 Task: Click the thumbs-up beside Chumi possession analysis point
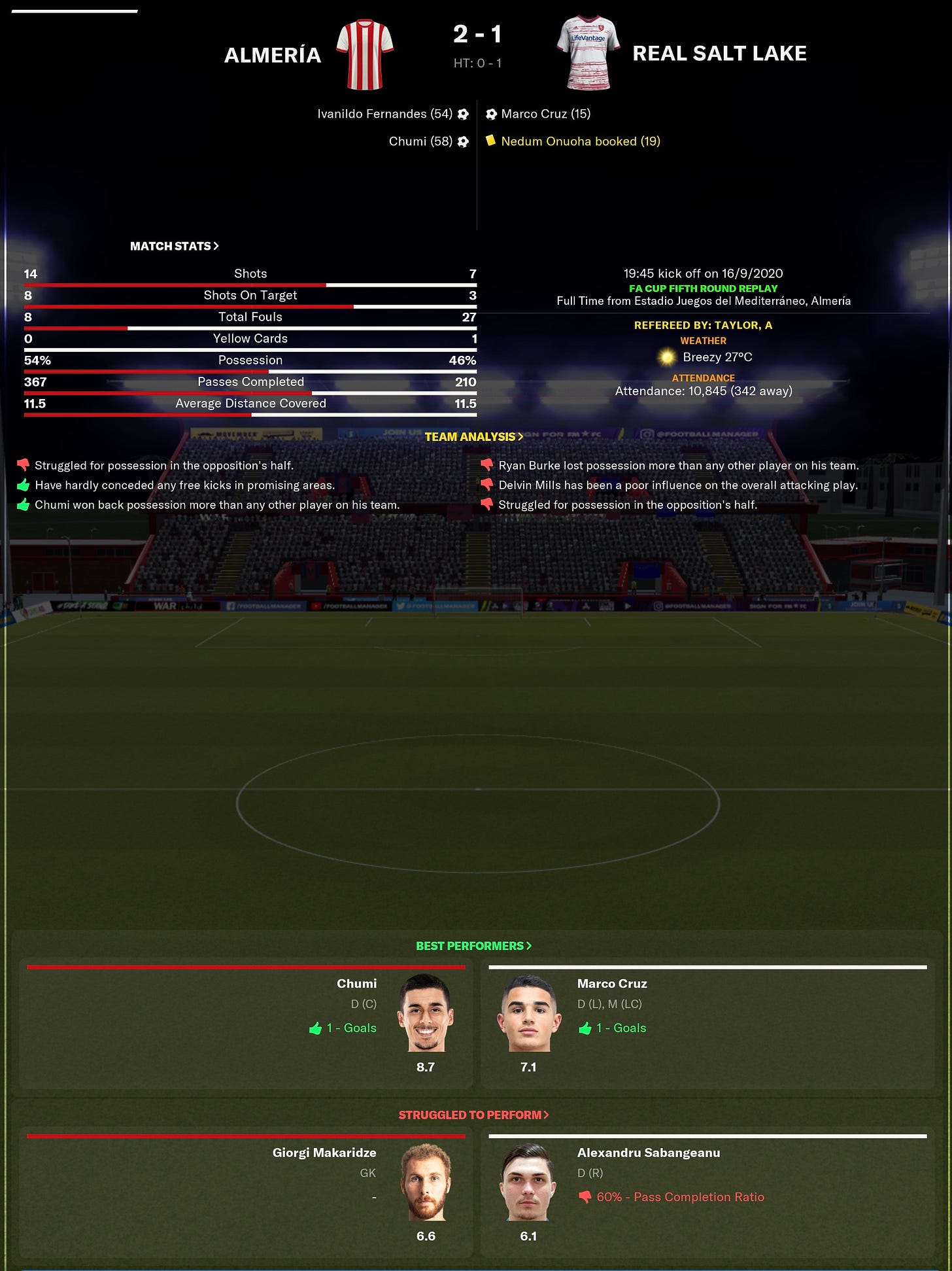[x=23, y=504]
